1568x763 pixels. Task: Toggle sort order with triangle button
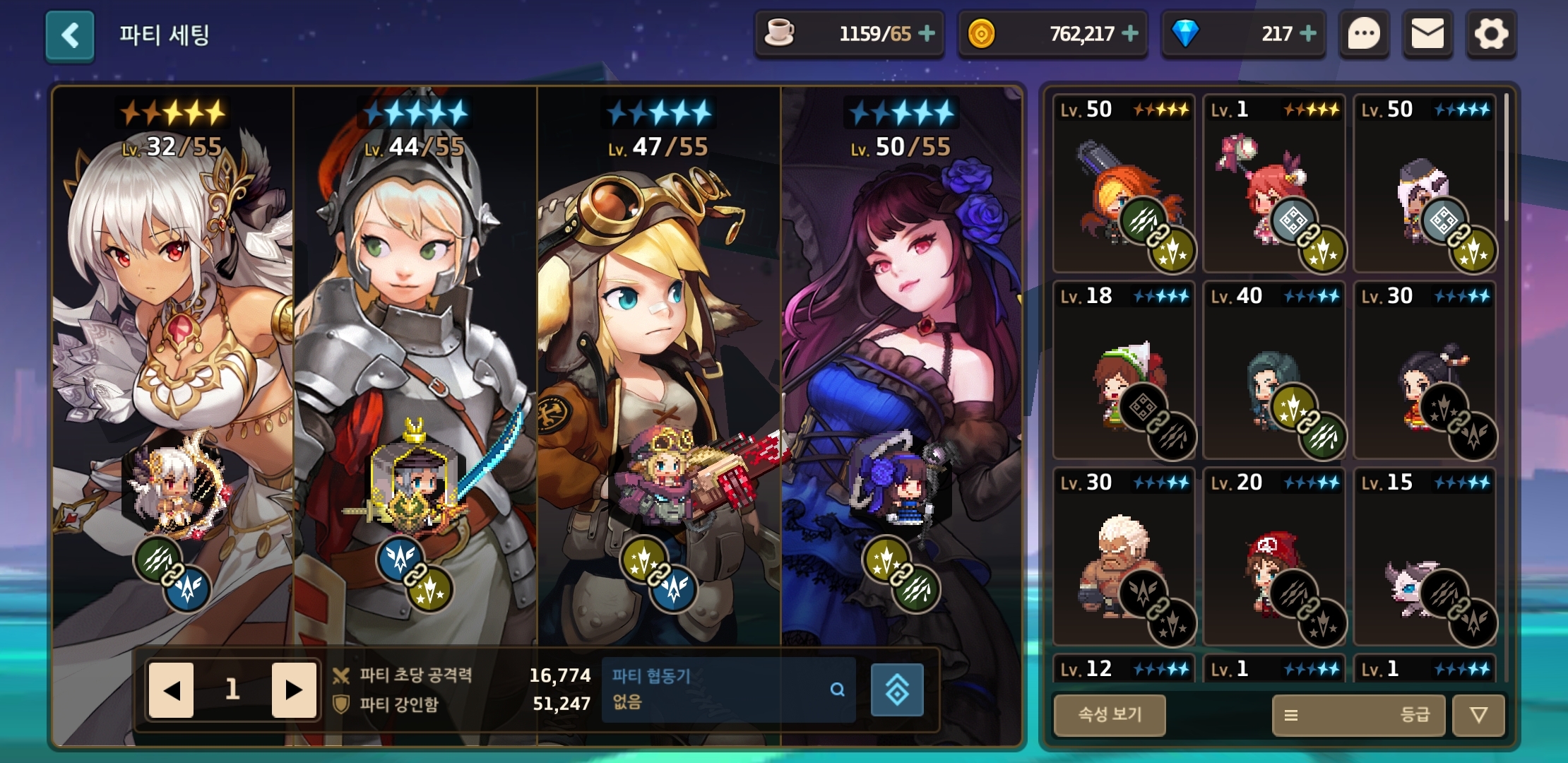click(1478, 715)
